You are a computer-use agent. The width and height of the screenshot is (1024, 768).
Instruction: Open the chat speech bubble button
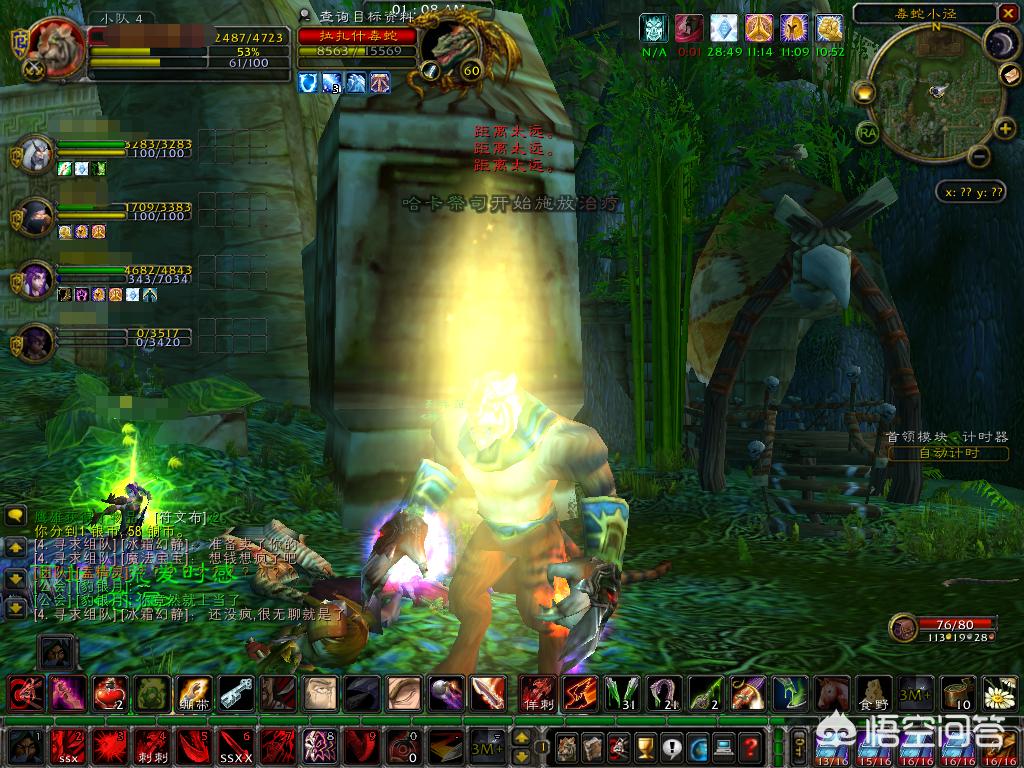[16, 516]
